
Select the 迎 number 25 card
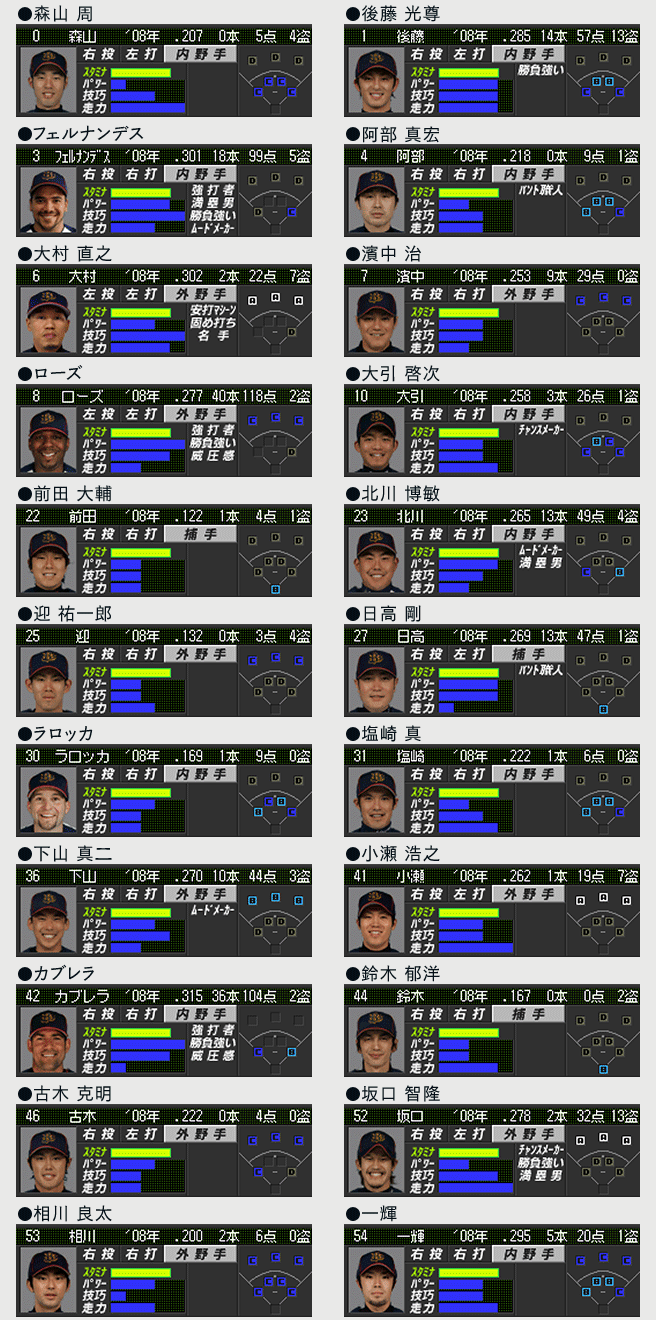click(x=164, y=671)
